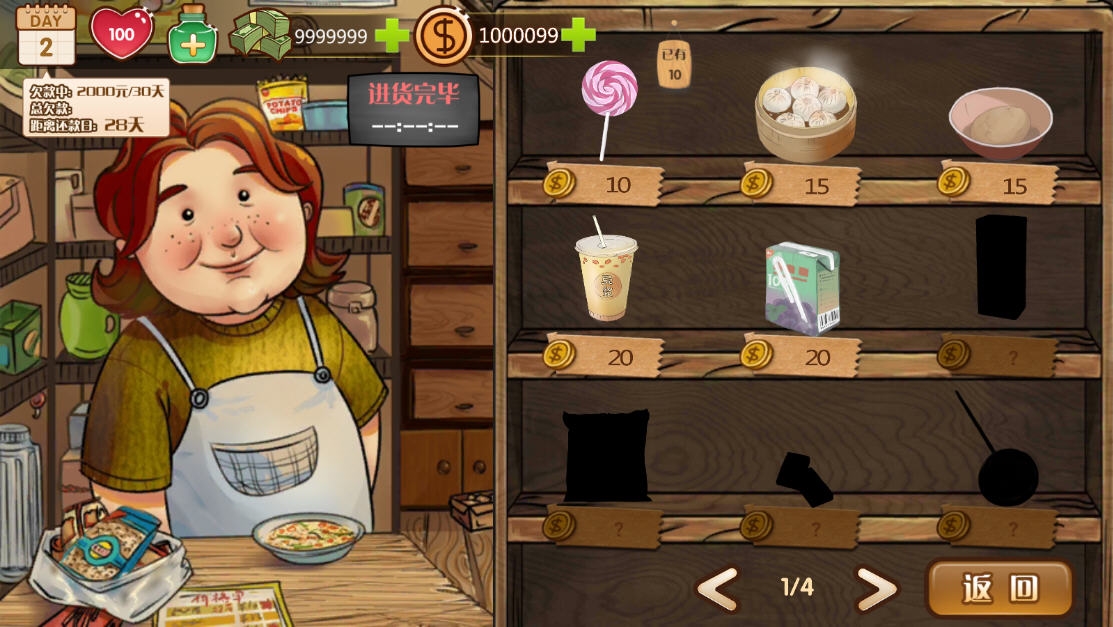Choose the steamed buns basket

806,112
